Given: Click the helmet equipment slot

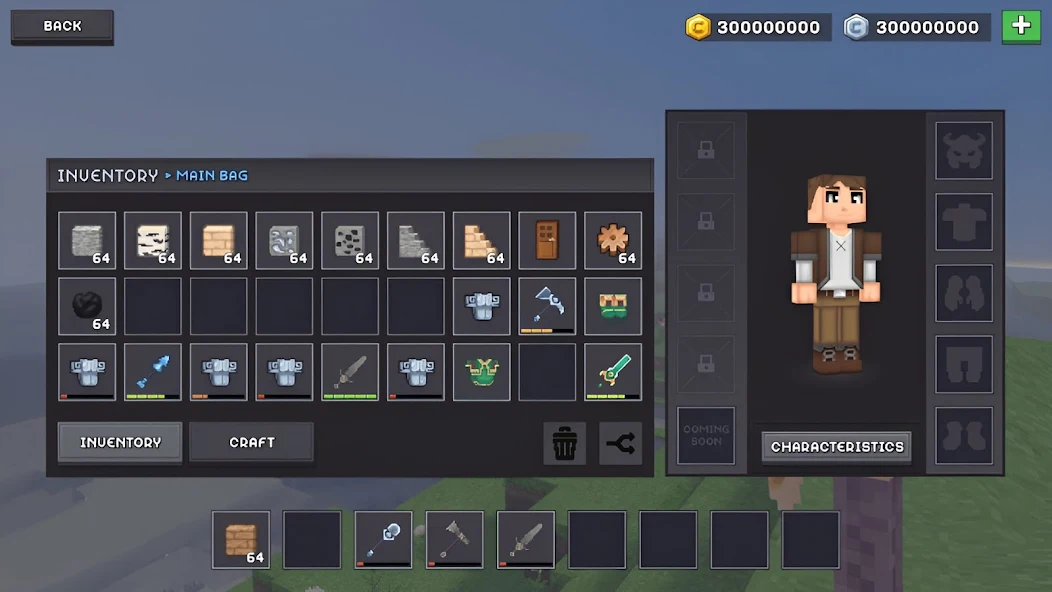Looking at the screenshot, I should (964, 151).
